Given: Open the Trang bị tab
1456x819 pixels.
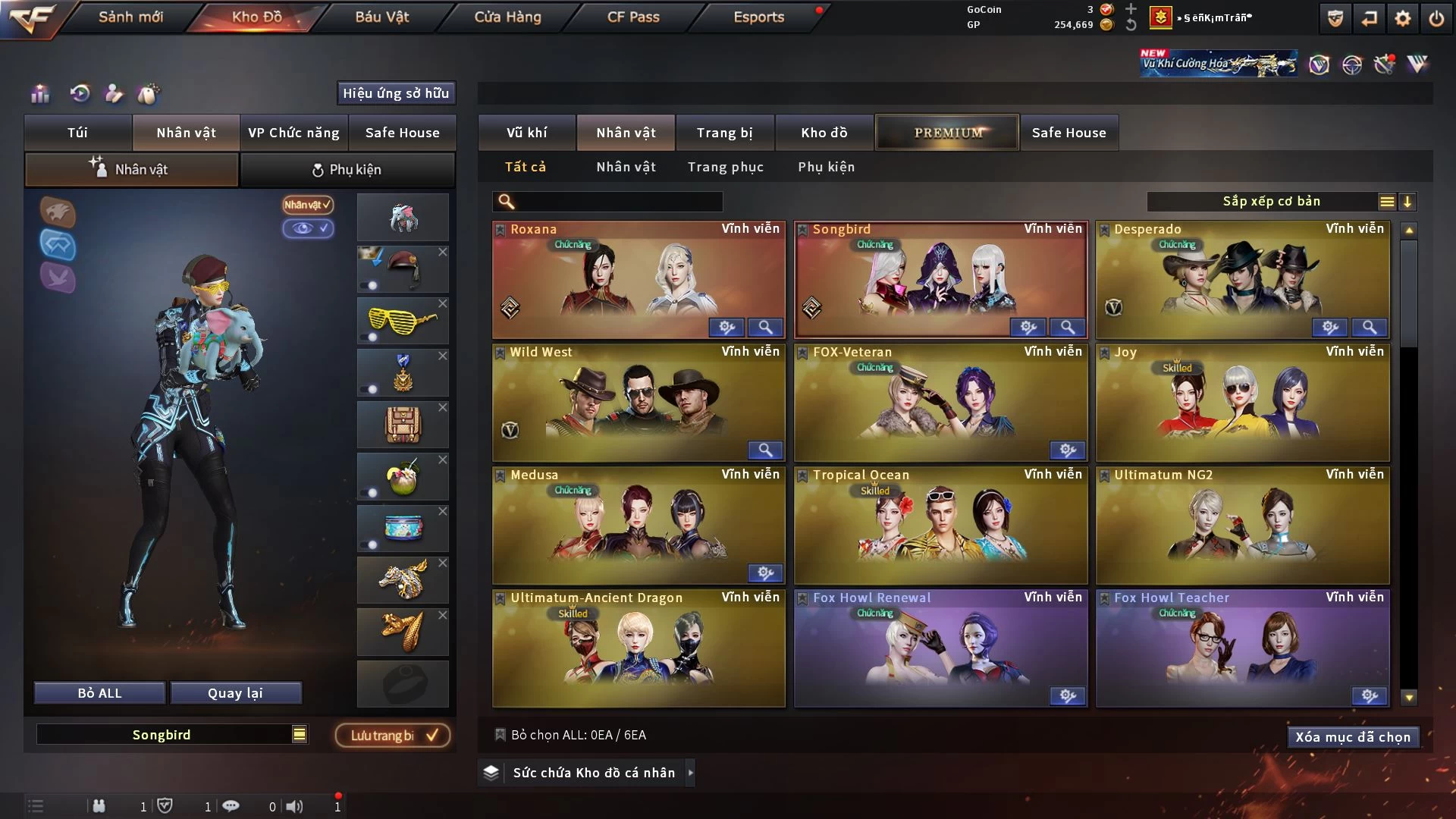Looking at the screenshot, I should click(724, 133).
